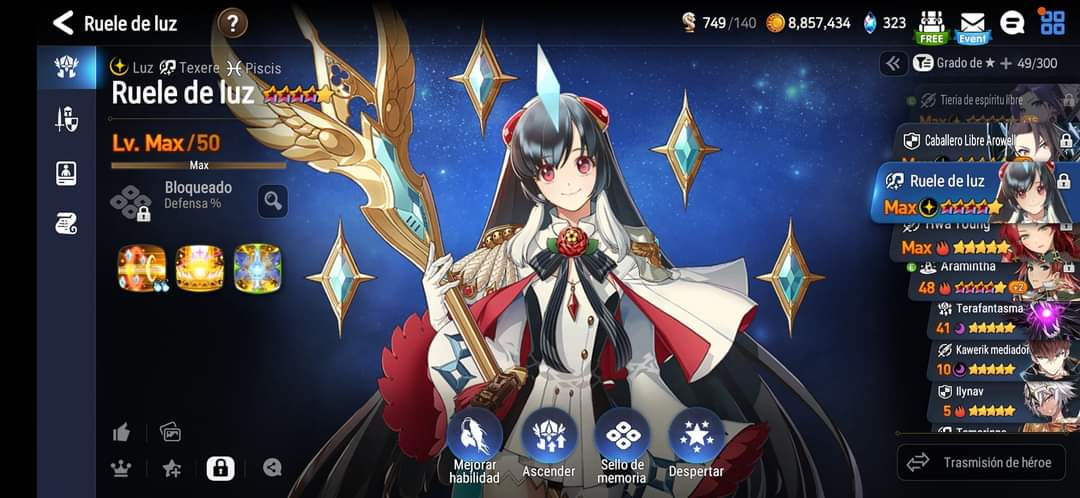Collapse the hero list with double arrows
The width and height of the screenshot is (1080, 498).
click(893, 64)
